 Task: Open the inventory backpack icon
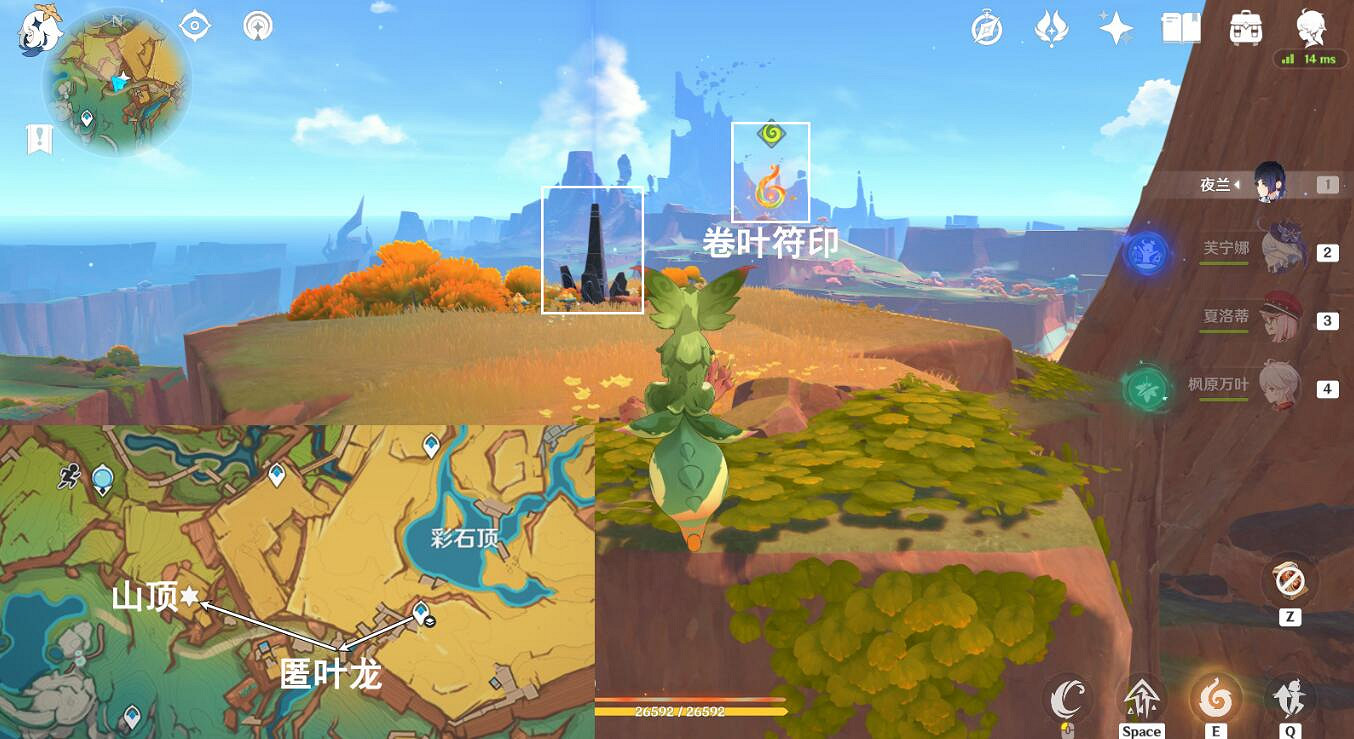click(1246, 29)
